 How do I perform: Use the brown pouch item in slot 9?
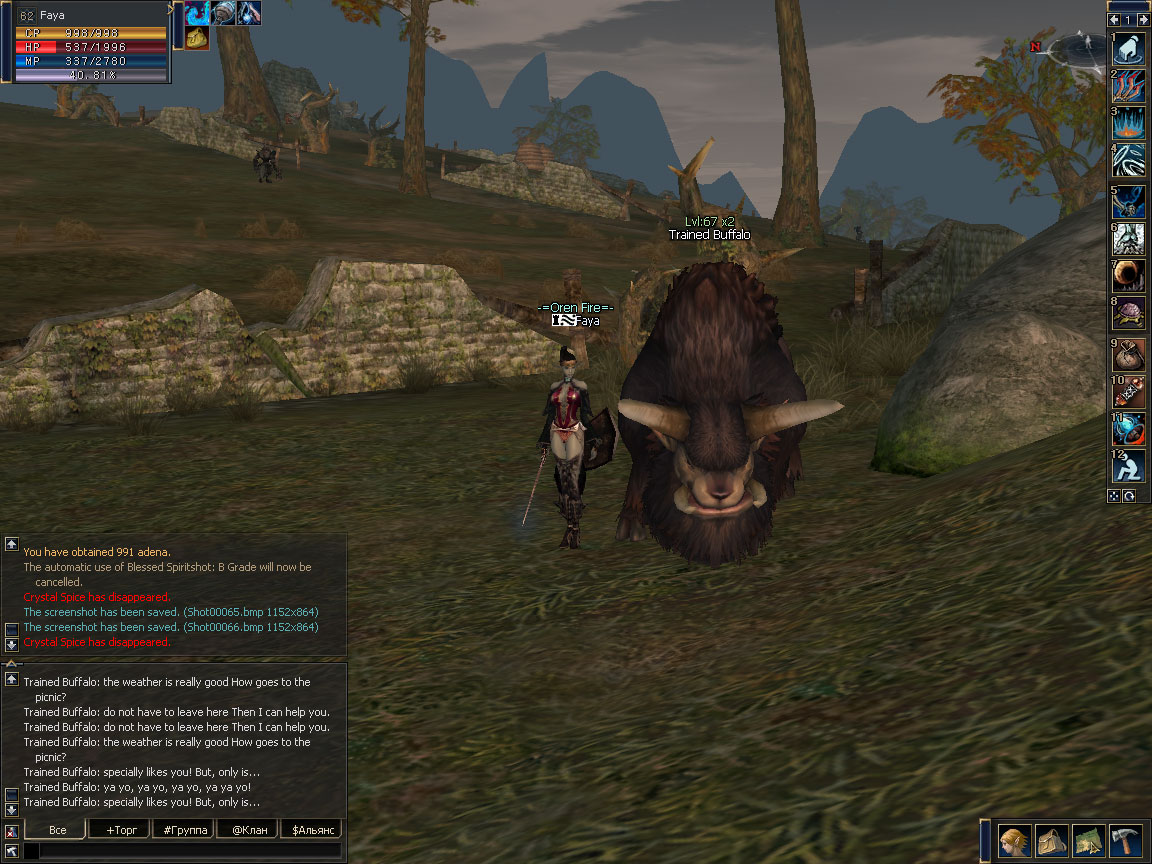click(1130, 355)
